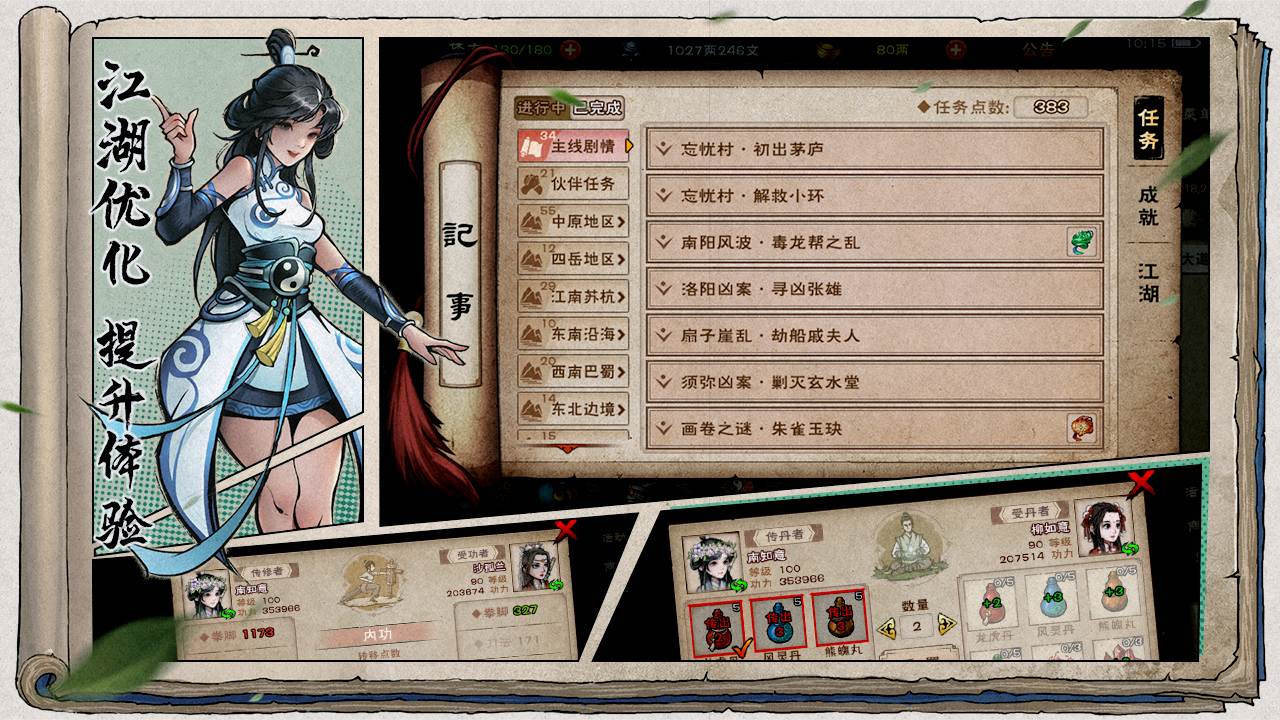The image size is (1280, 720).
Task: Click the coin icon beside 80两
Action: (x=827, y=50)
